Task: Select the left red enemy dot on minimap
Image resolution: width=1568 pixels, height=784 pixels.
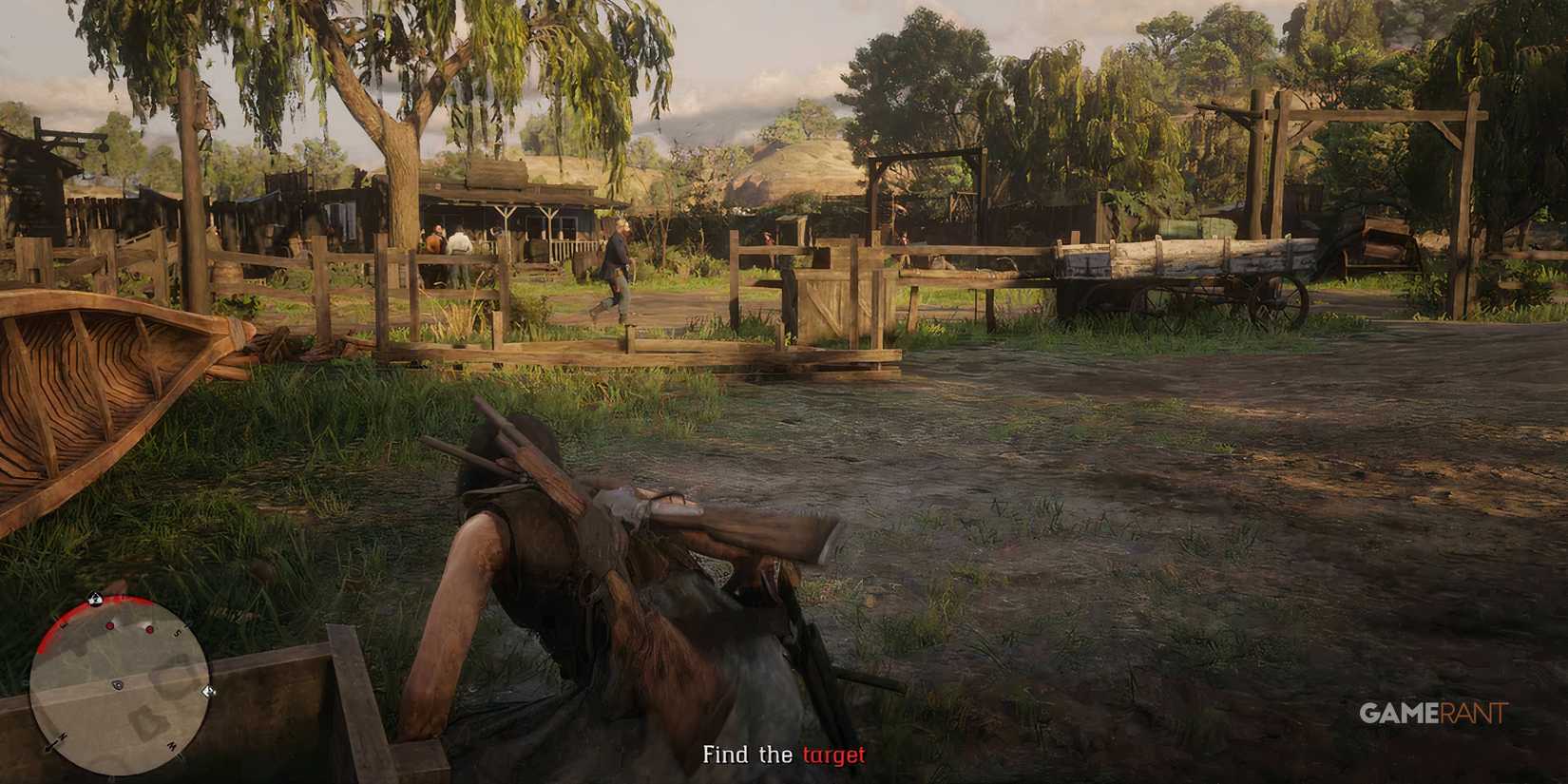Action: click(110, 625)
